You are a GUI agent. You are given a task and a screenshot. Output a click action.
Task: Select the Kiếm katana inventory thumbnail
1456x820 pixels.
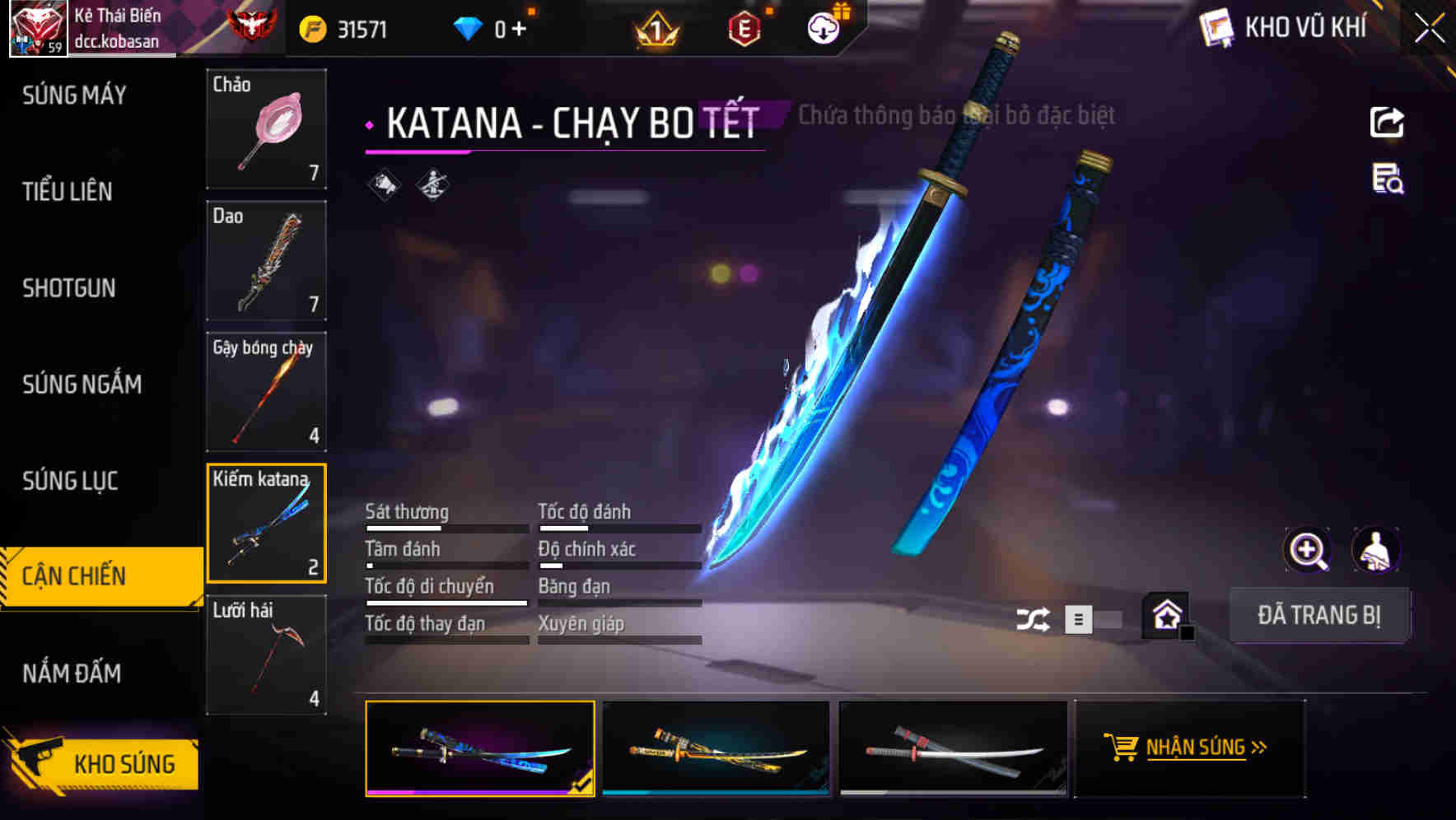tap(266, 523)
